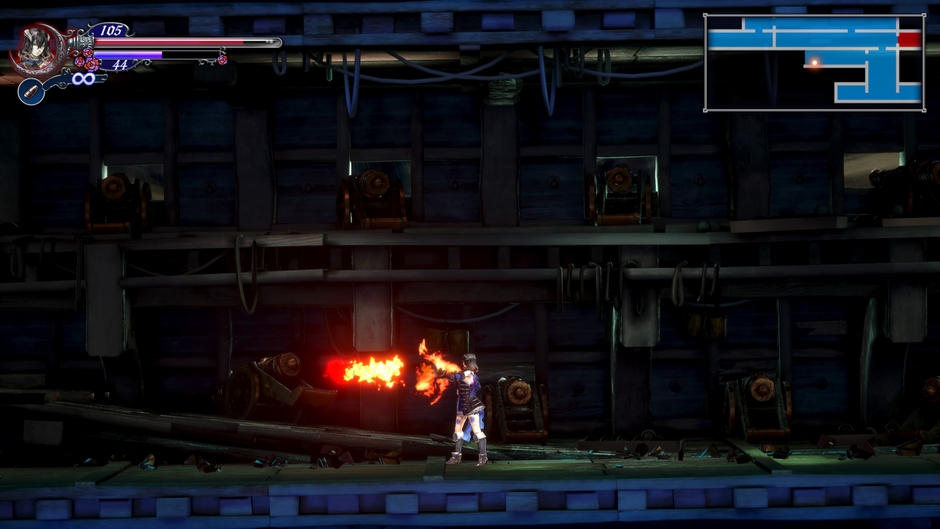Select the equipped bullet ammo icon
This screenshot has width=940, height=529.
[x=31, y=91]
